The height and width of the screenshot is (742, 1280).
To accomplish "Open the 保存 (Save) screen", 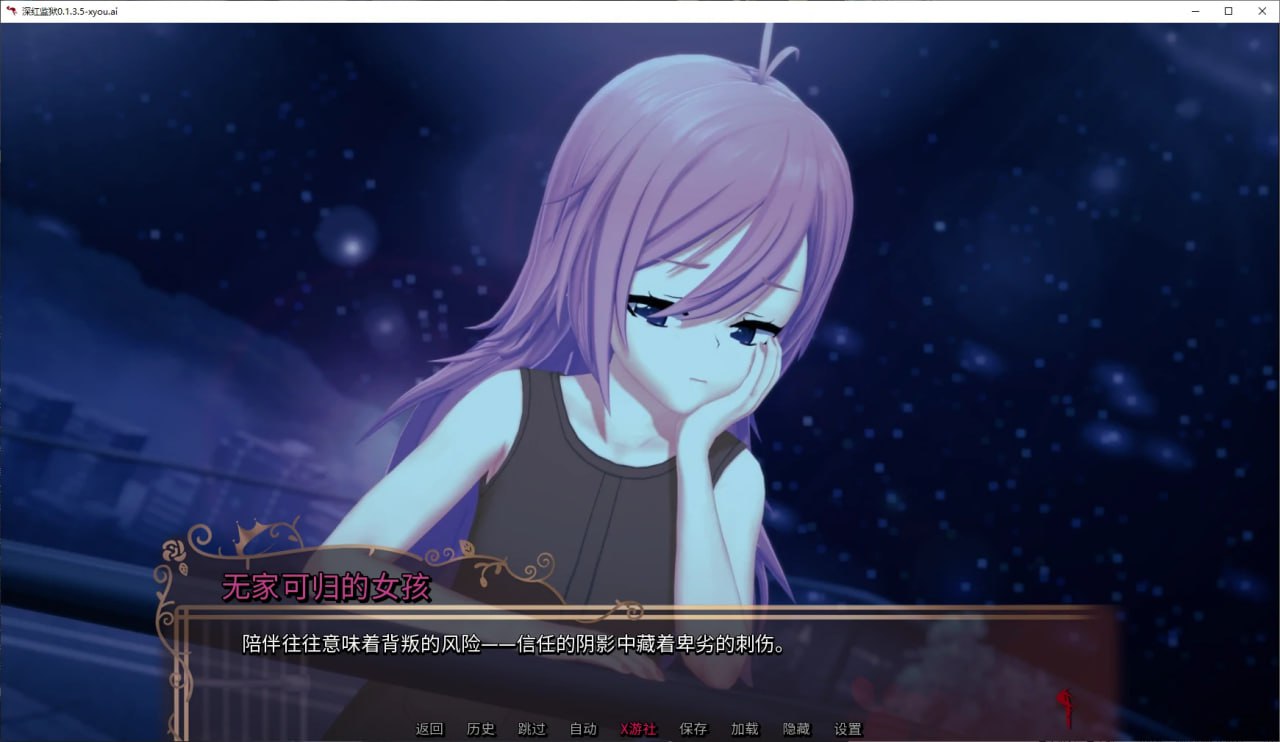I will [x=693, y=729].
